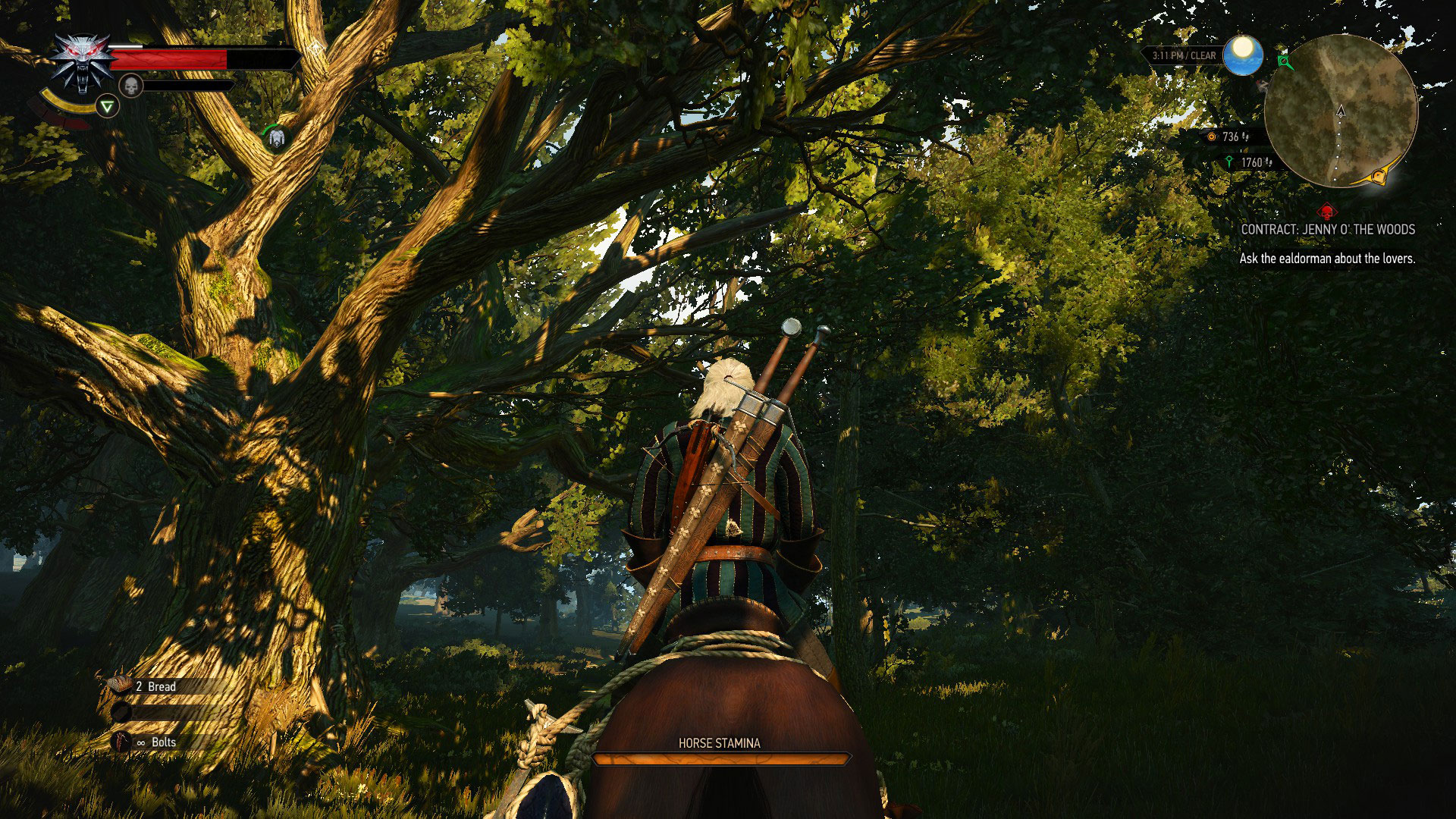Click the yellow quest tracker arc on minimap
The width and height of the screenshot is (1456, 819).
[1379, 176]
